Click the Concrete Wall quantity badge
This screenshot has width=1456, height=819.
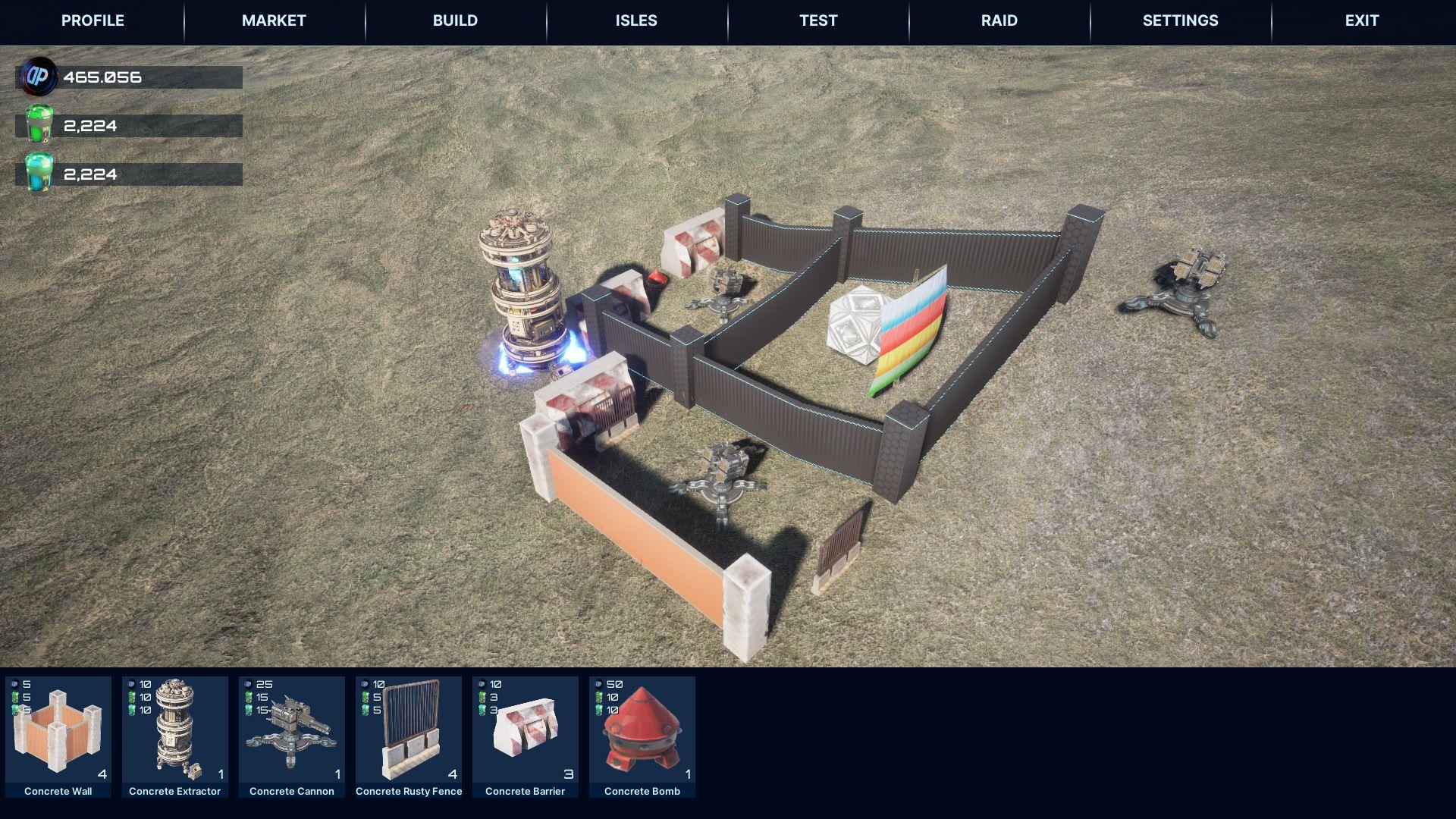click(x=102, y=775)
